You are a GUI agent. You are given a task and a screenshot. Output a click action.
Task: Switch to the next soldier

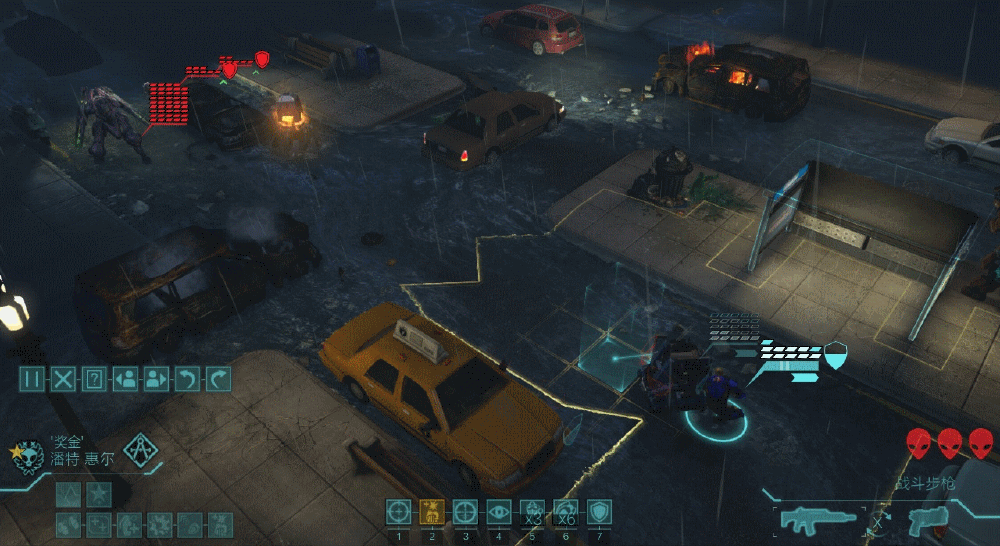(156, 378)
